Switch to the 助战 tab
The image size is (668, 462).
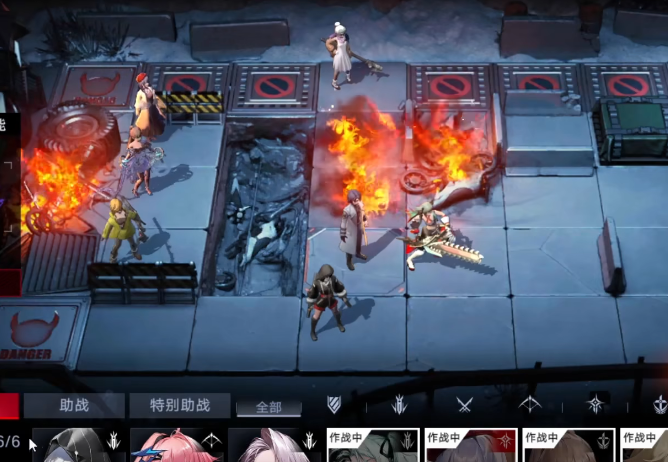pyautogui.click(x=75, y=405)
